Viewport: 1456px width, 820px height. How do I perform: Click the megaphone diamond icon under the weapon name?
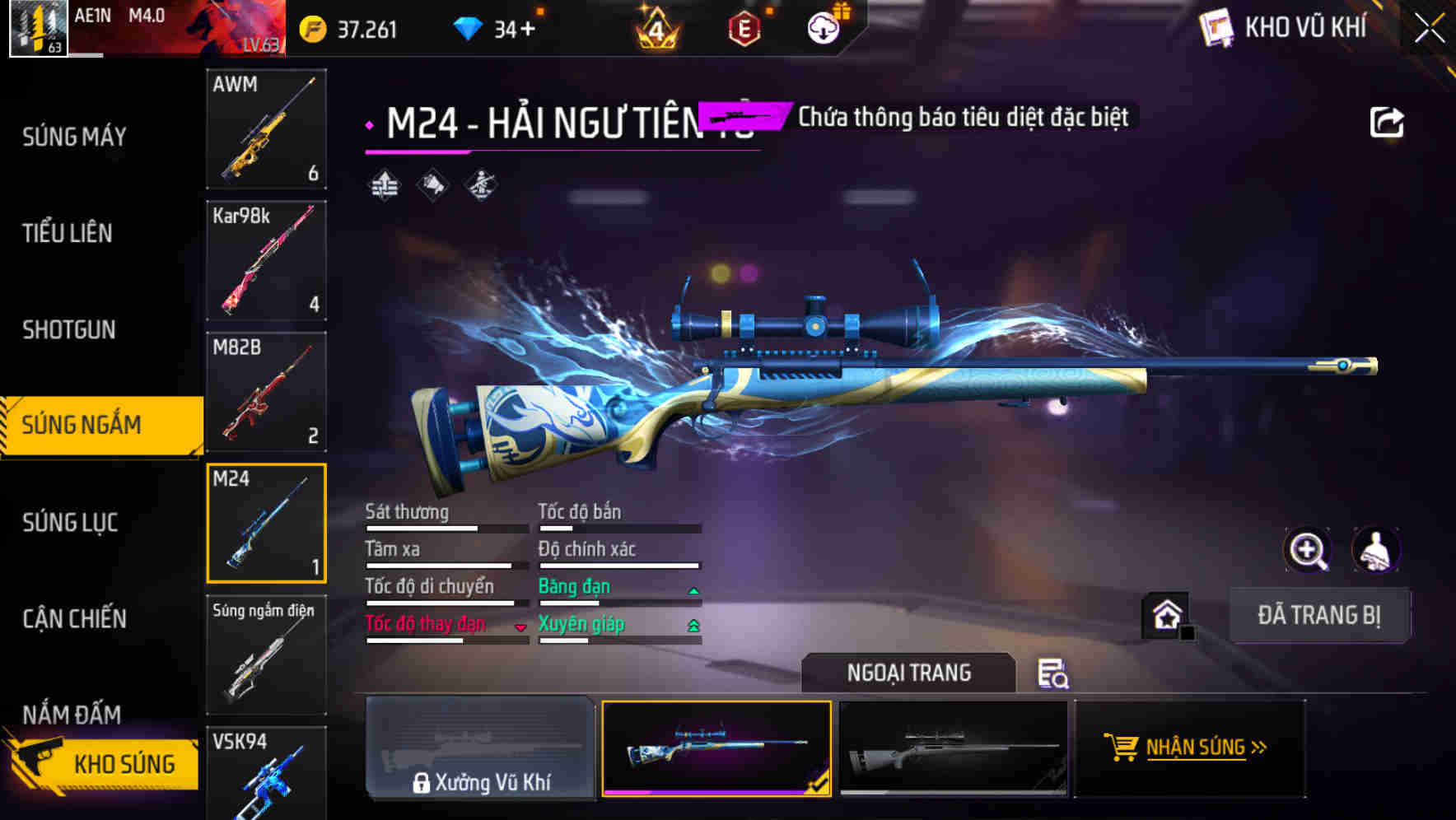tap(432, 185)
